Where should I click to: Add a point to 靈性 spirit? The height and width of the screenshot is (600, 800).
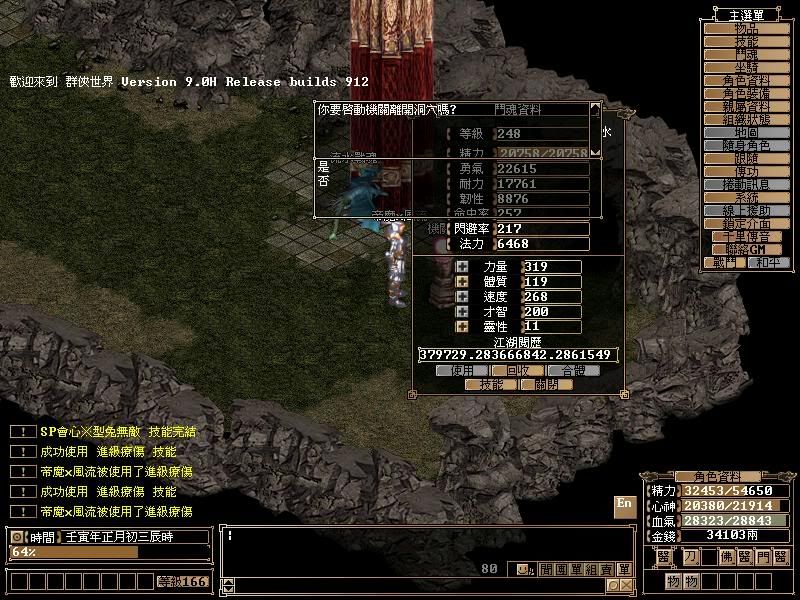click(x=462, y=326)
